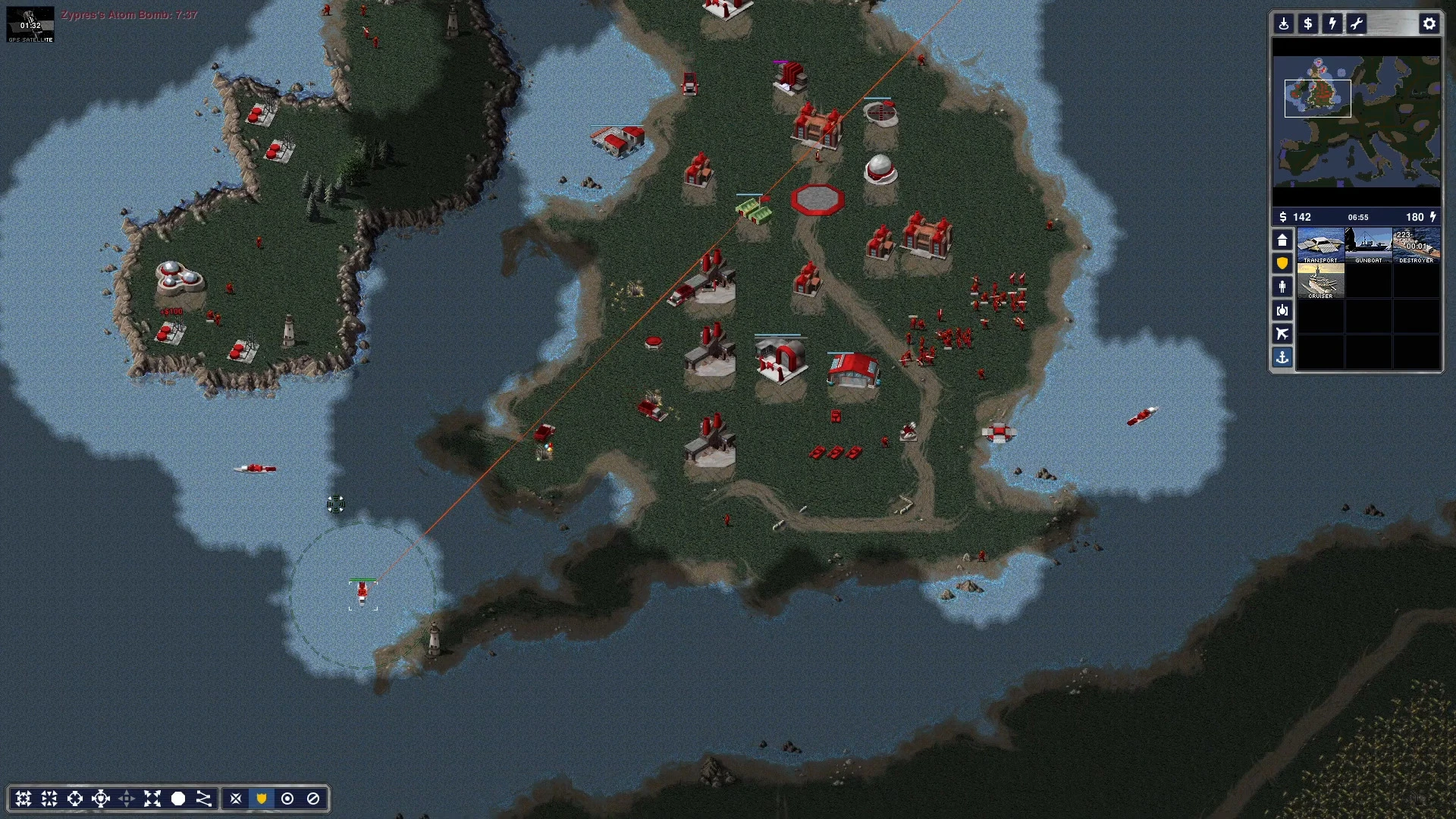The image size is (1456, 819).
Task: Activate the repair wrench mode
Action: pos(1357,24)
